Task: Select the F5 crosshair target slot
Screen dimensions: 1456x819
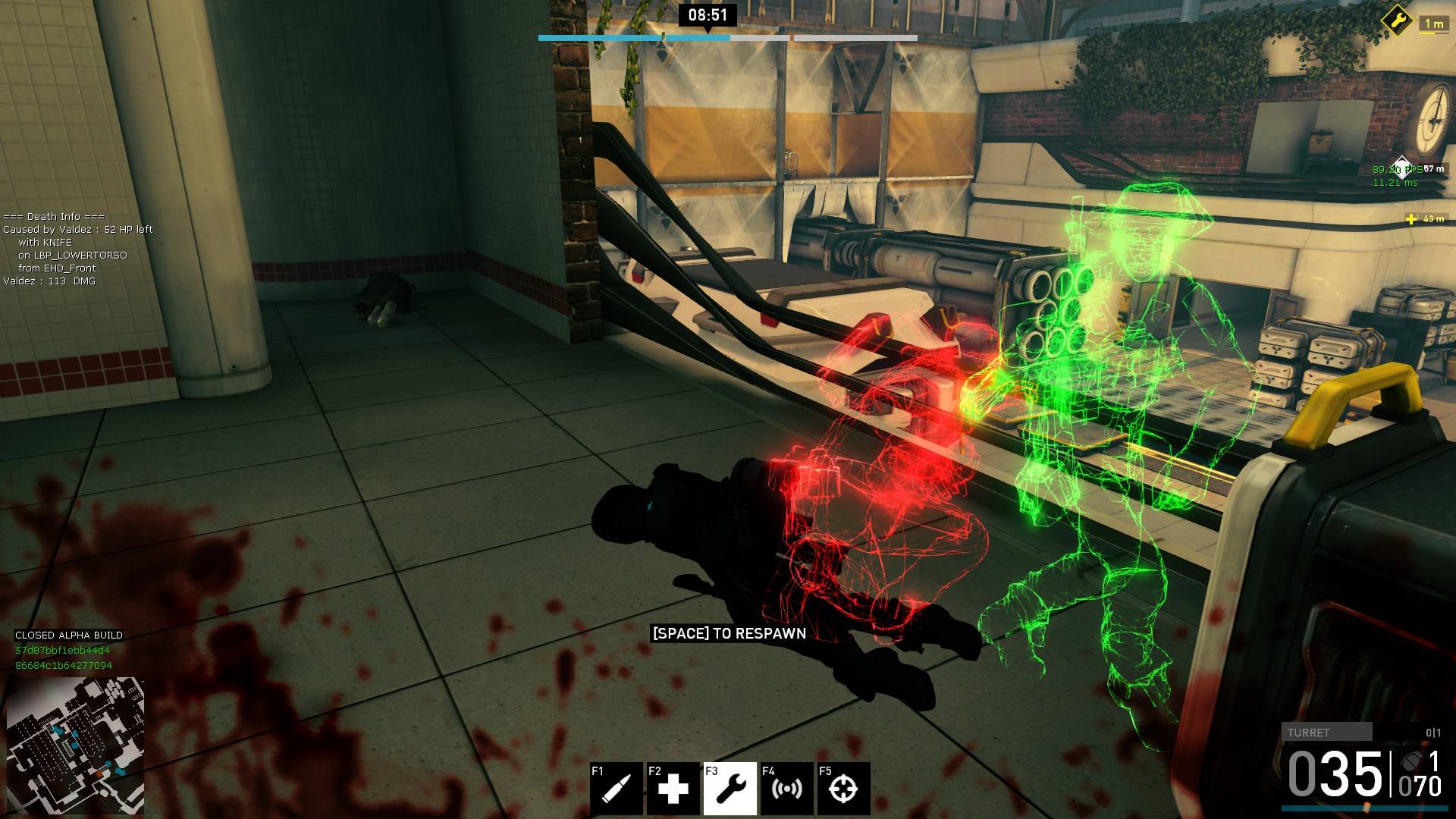Action: pos(843,788)
